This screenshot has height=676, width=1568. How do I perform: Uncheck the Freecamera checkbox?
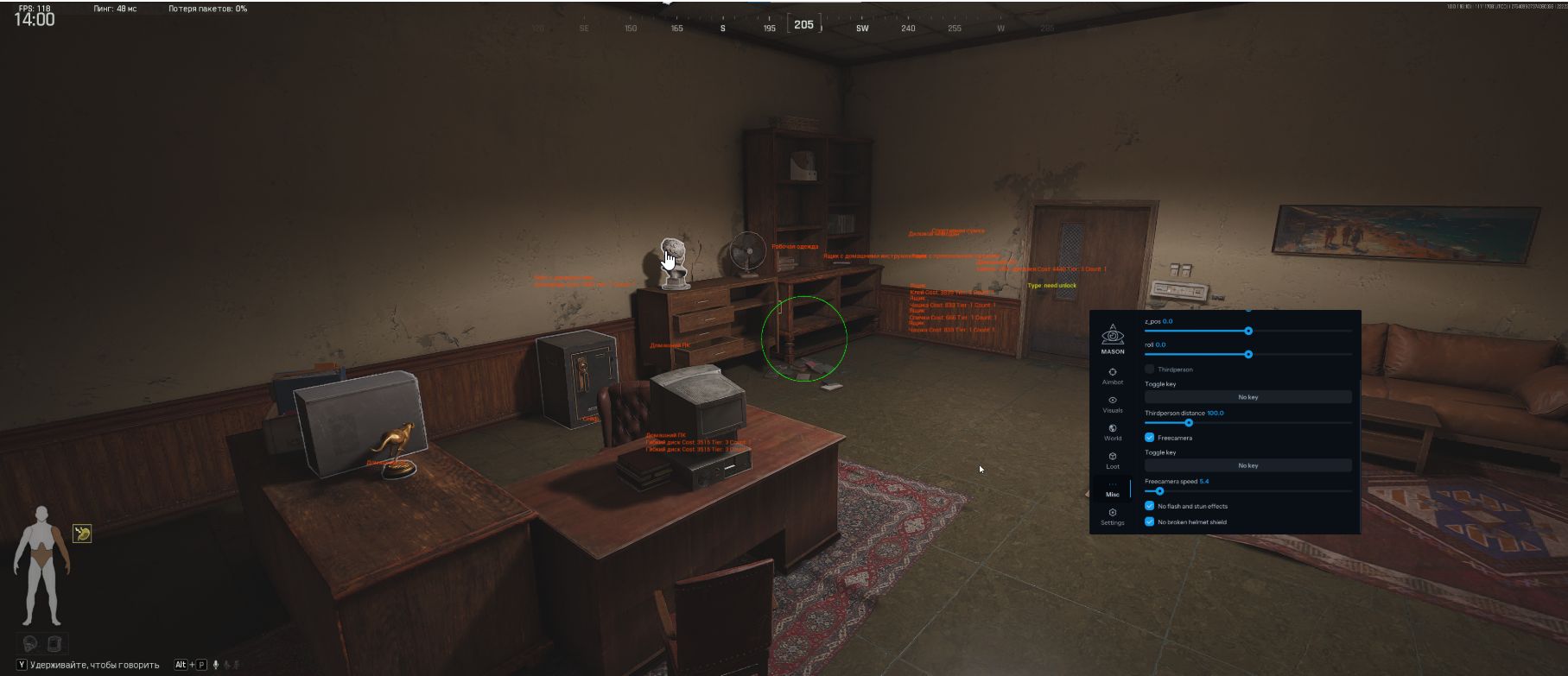pyautogui.click(x=1150, y=438)
